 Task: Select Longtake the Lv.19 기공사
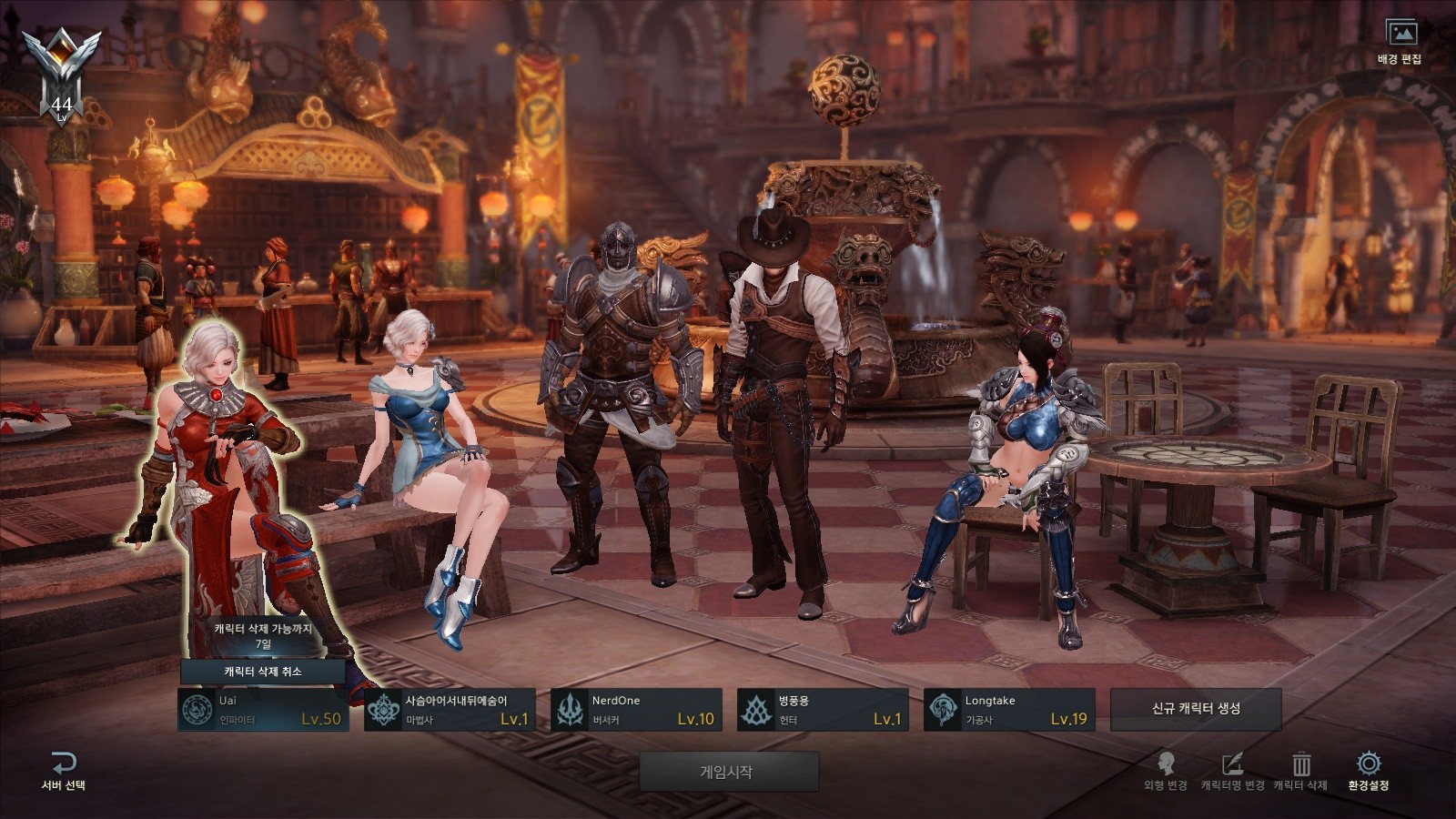pyautogui.click(x=1009, y=710)
